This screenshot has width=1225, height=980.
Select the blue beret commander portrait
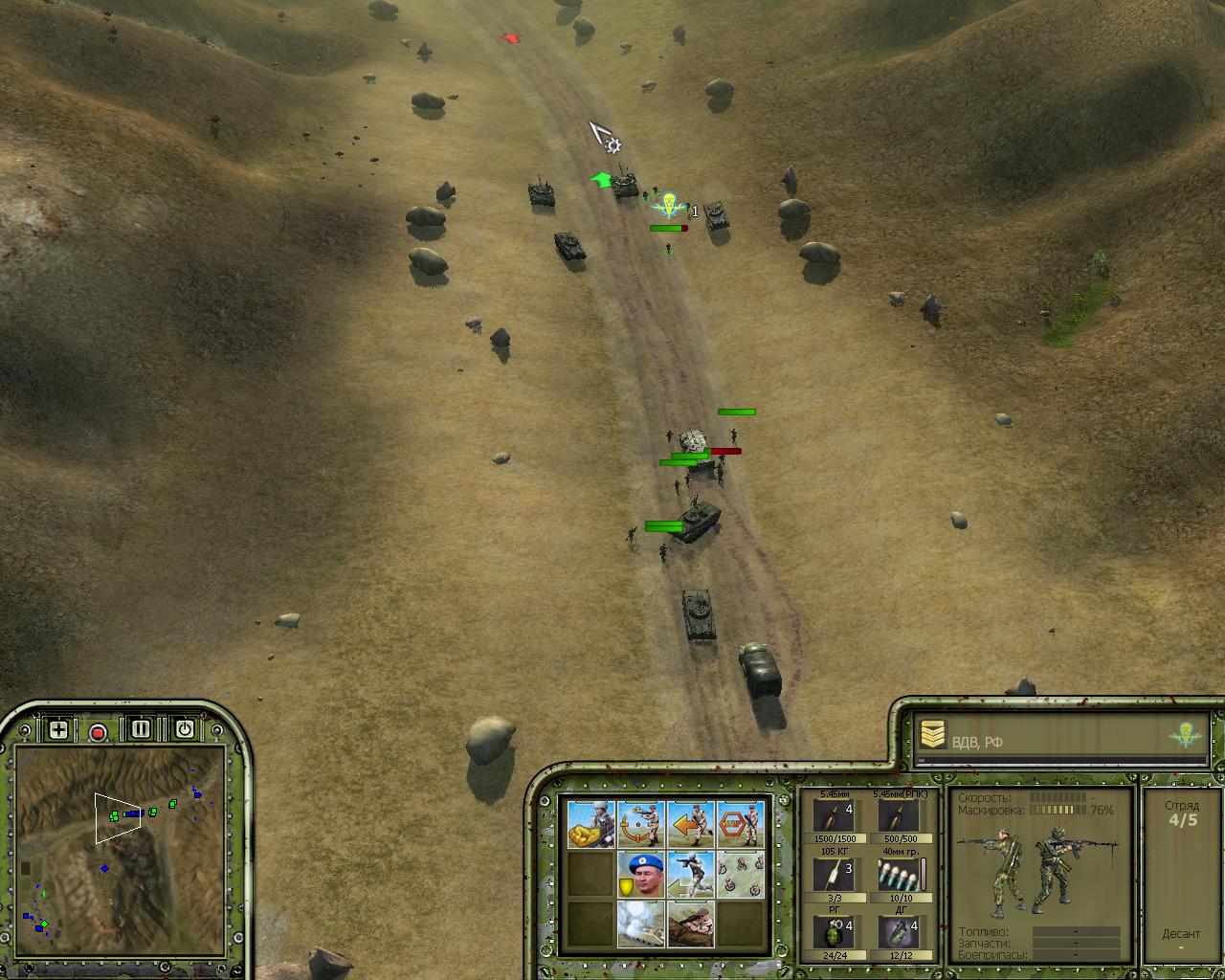pos(641,875)
